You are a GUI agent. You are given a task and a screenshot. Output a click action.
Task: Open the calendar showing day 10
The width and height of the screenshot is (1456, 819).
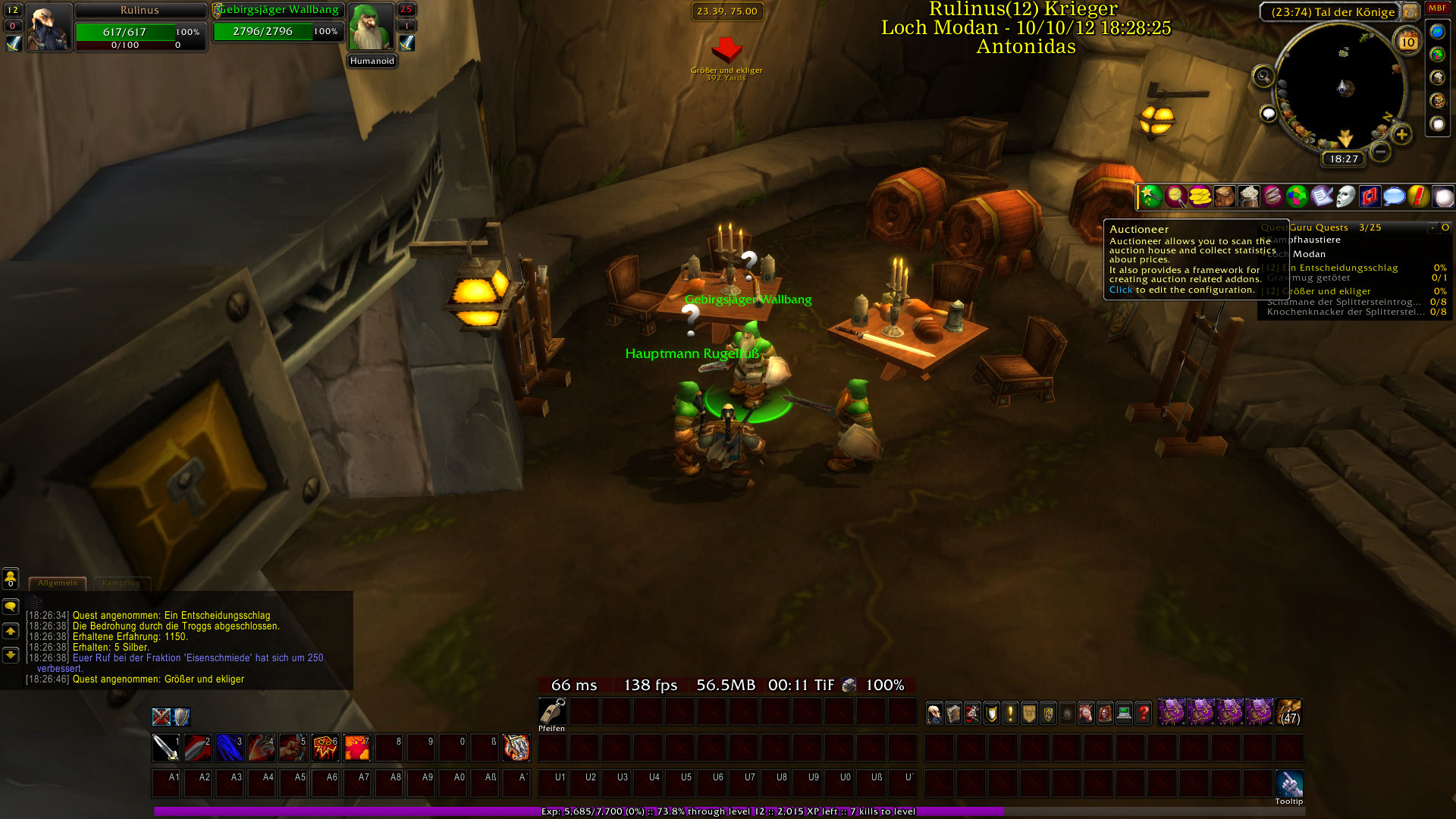click(x=1408, y=42)
